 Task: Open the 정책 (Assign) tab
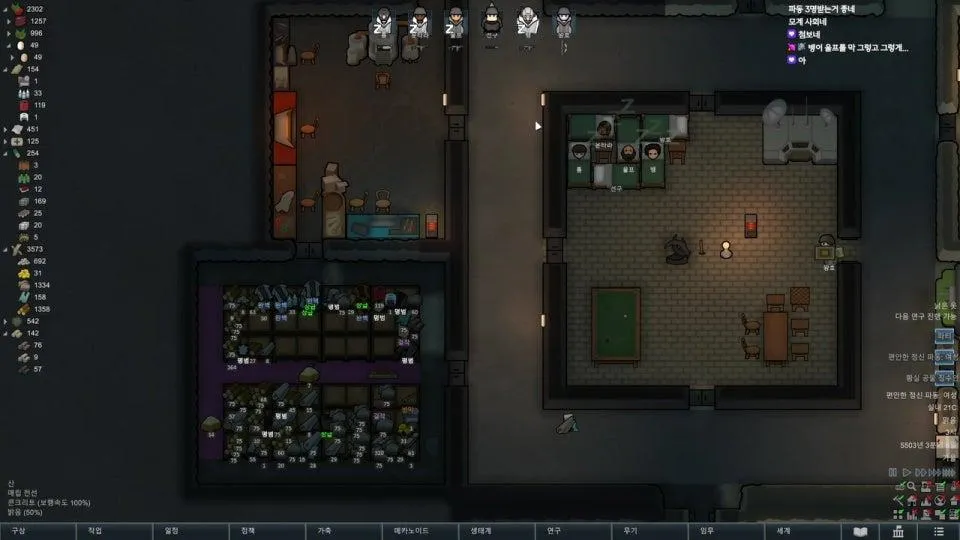(x=248, y=531)
